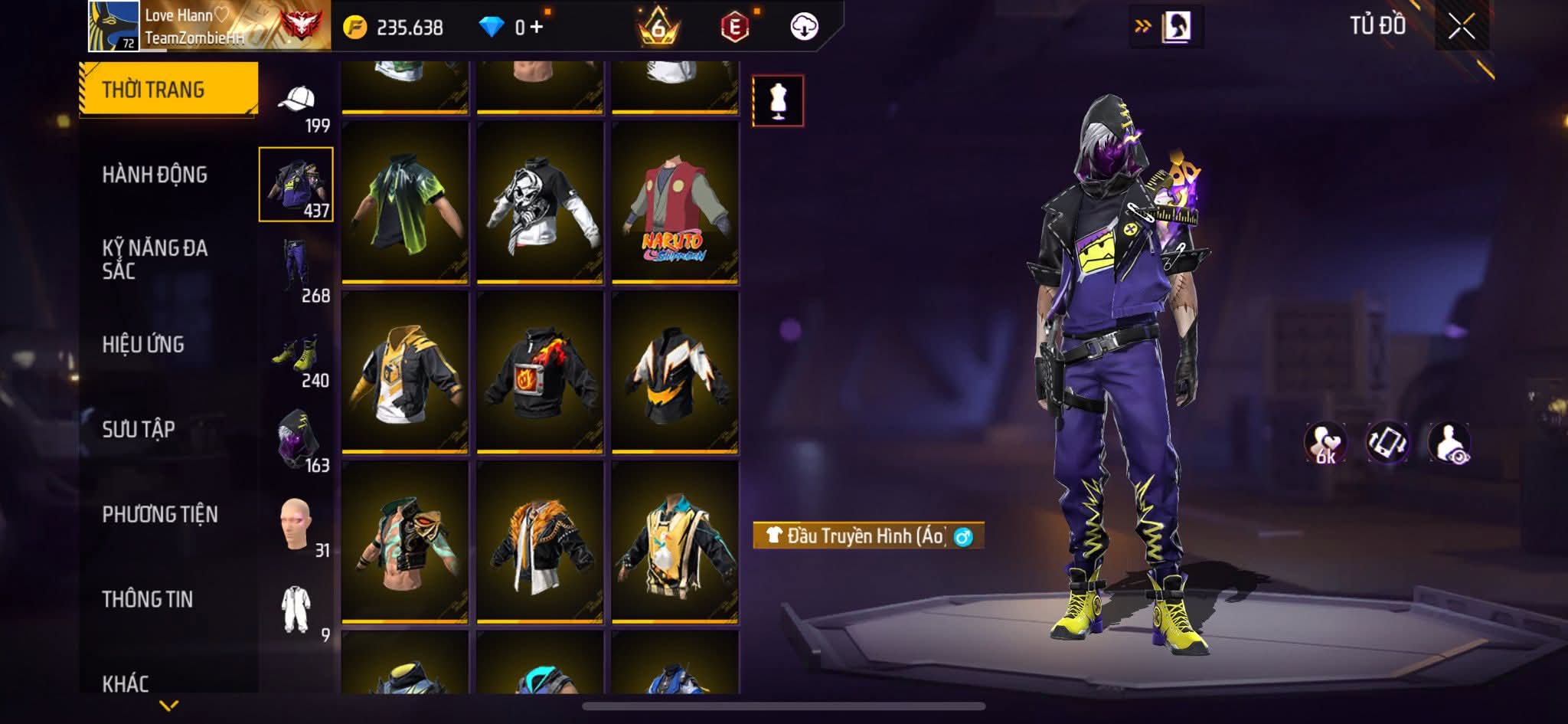Choose the green and black jacket top

click(405, 203)
